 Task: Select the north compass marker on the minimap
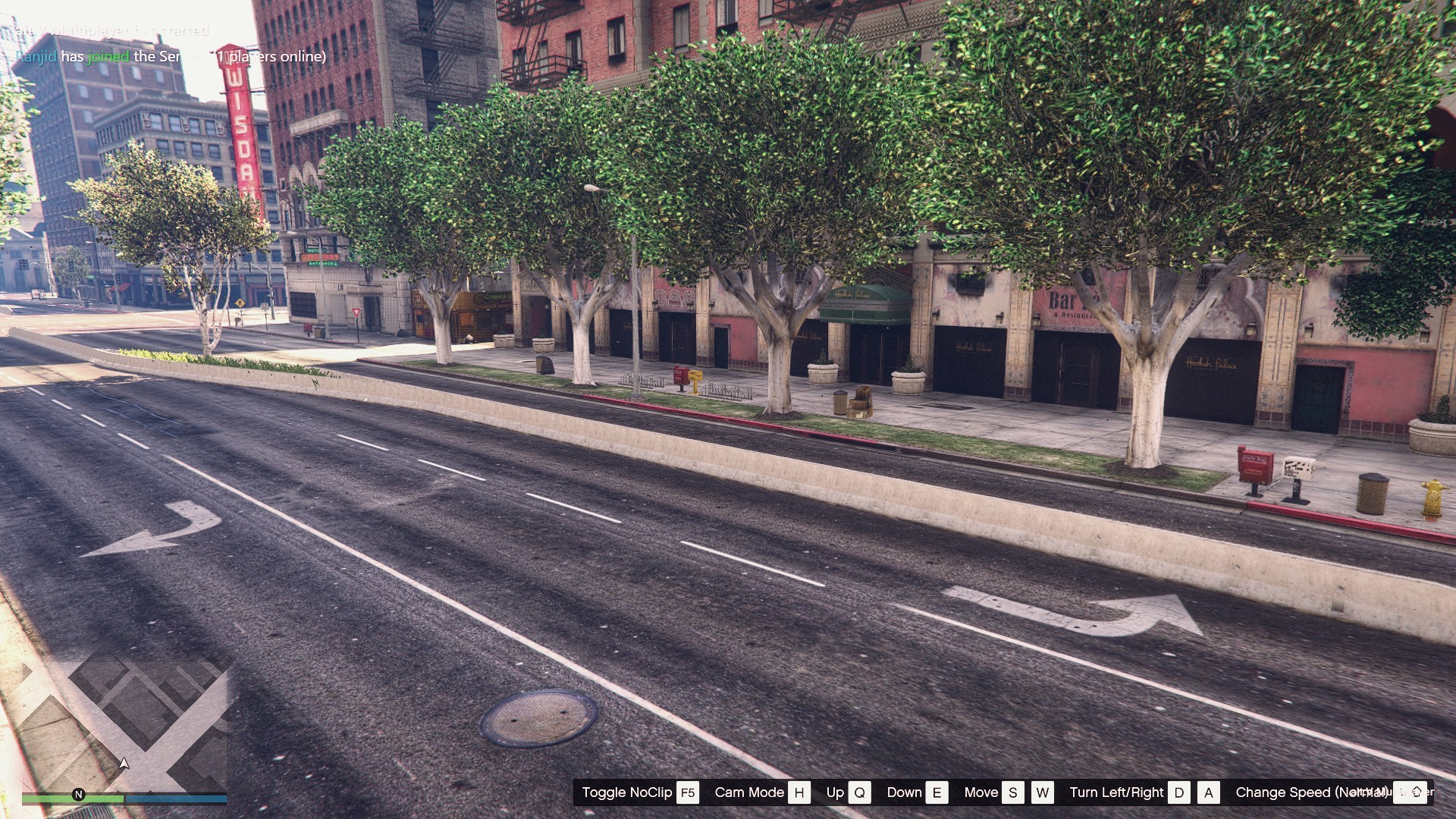coord(78,794)
